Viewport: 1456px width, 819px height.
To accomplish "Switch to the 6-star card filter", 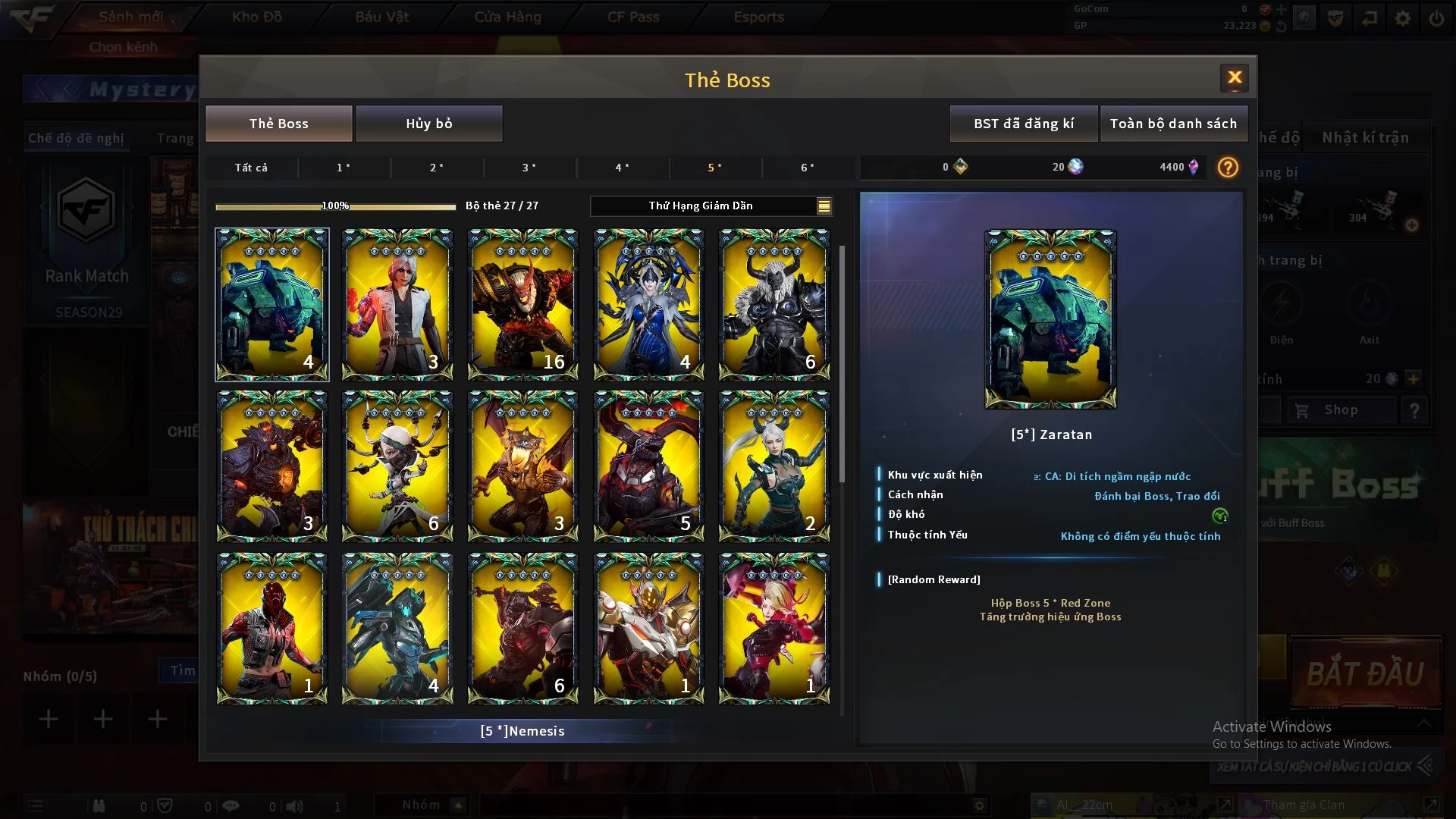I will 808,168.
